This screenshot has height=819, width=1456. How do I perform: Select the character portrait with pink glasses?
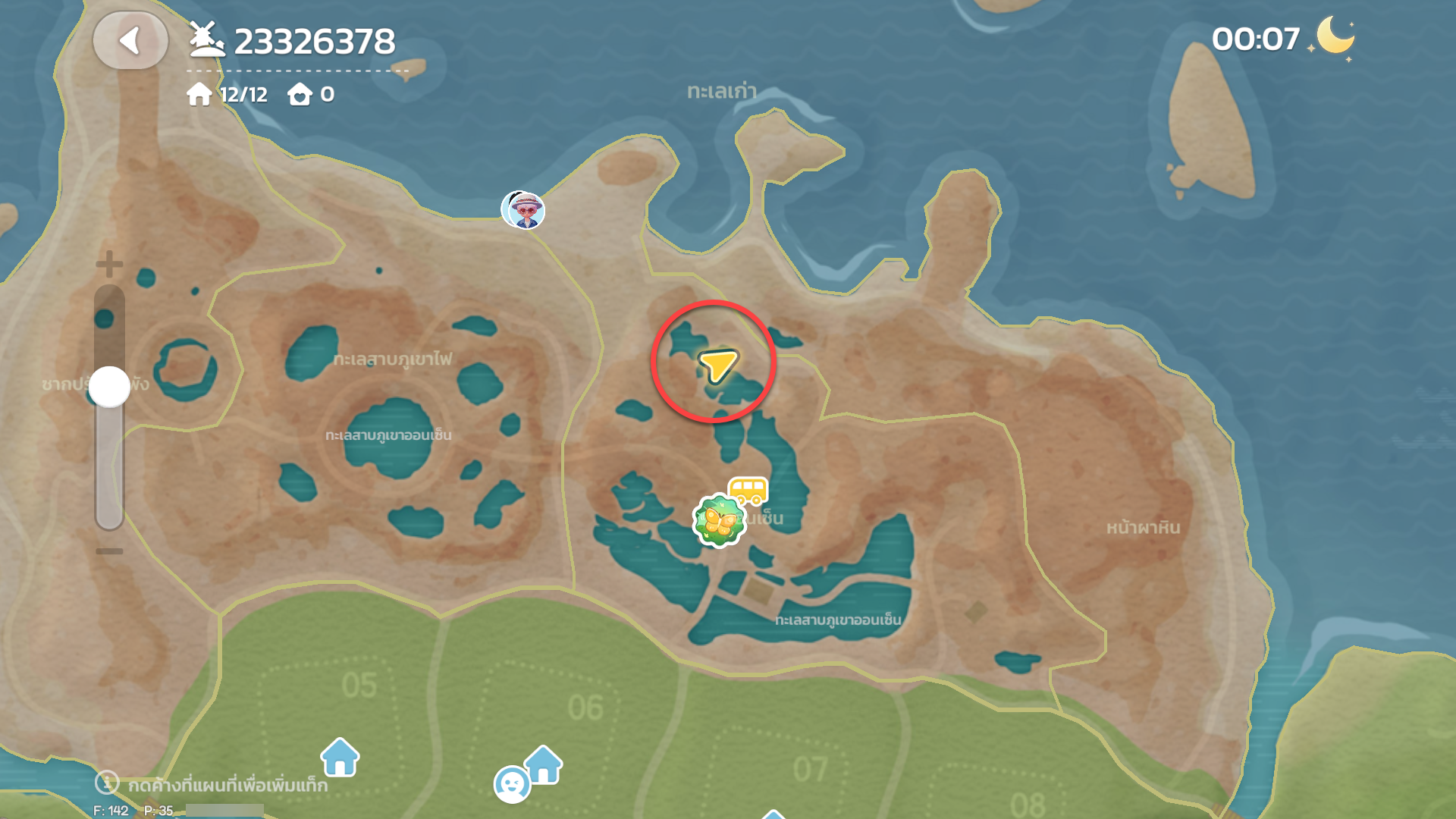tap(523, 209)
